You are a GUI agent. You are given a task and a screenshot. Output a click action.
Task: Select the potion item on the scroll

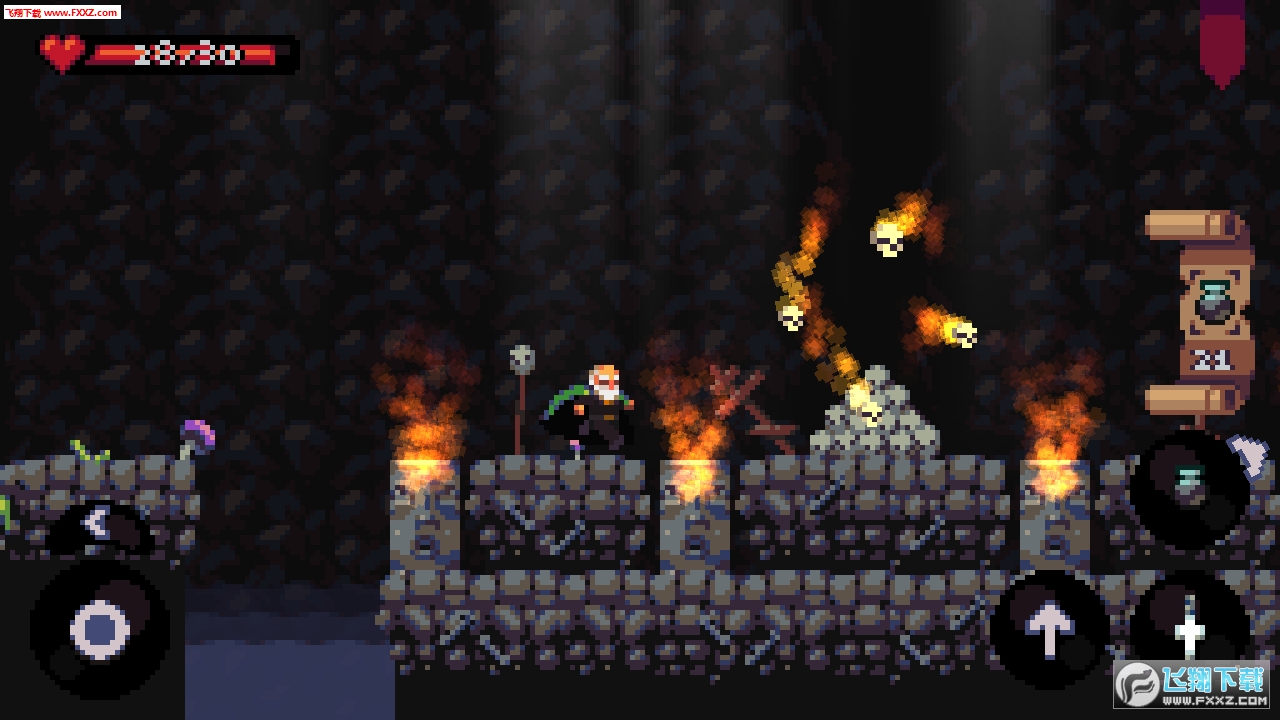coord(1213,302)
